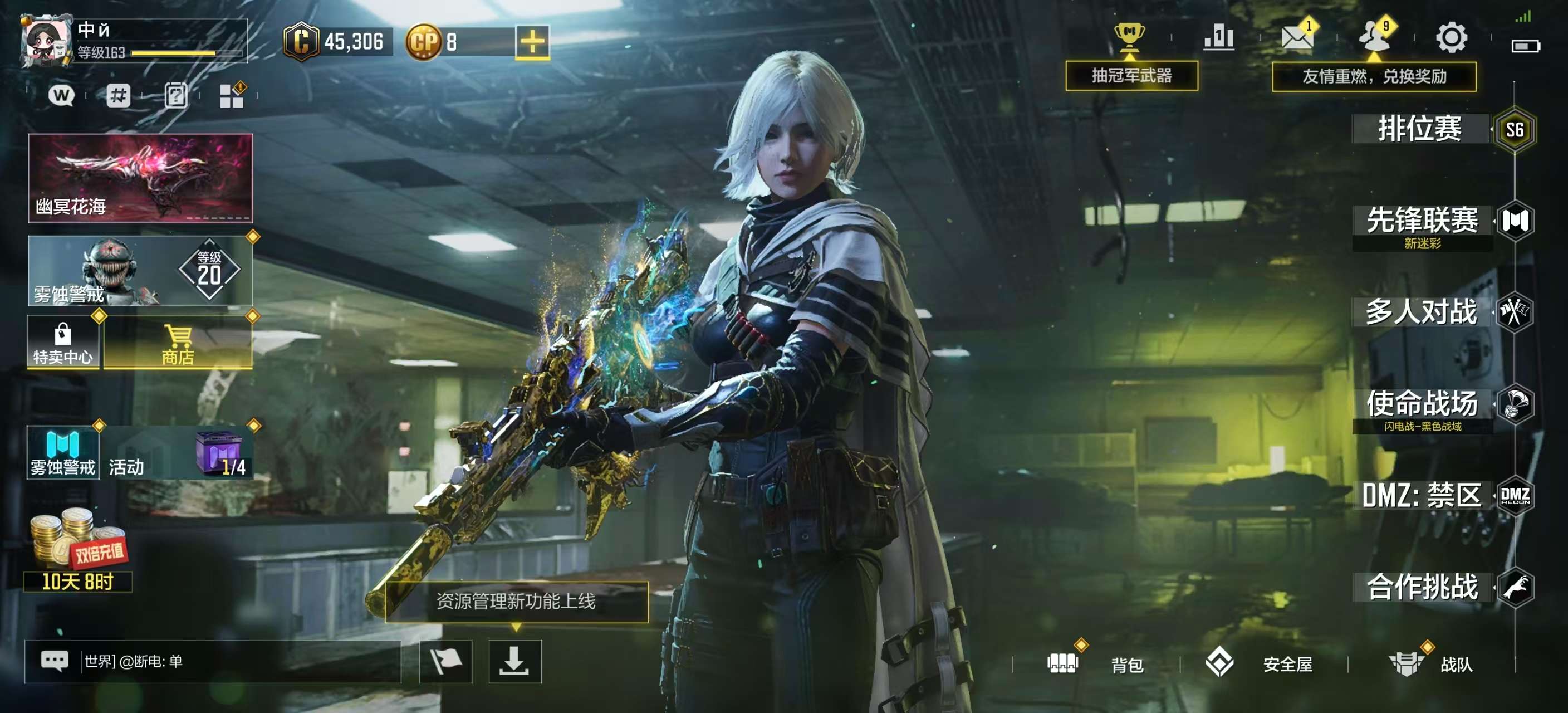Select the 先锋联赛 mode entry

point(1422,222)
